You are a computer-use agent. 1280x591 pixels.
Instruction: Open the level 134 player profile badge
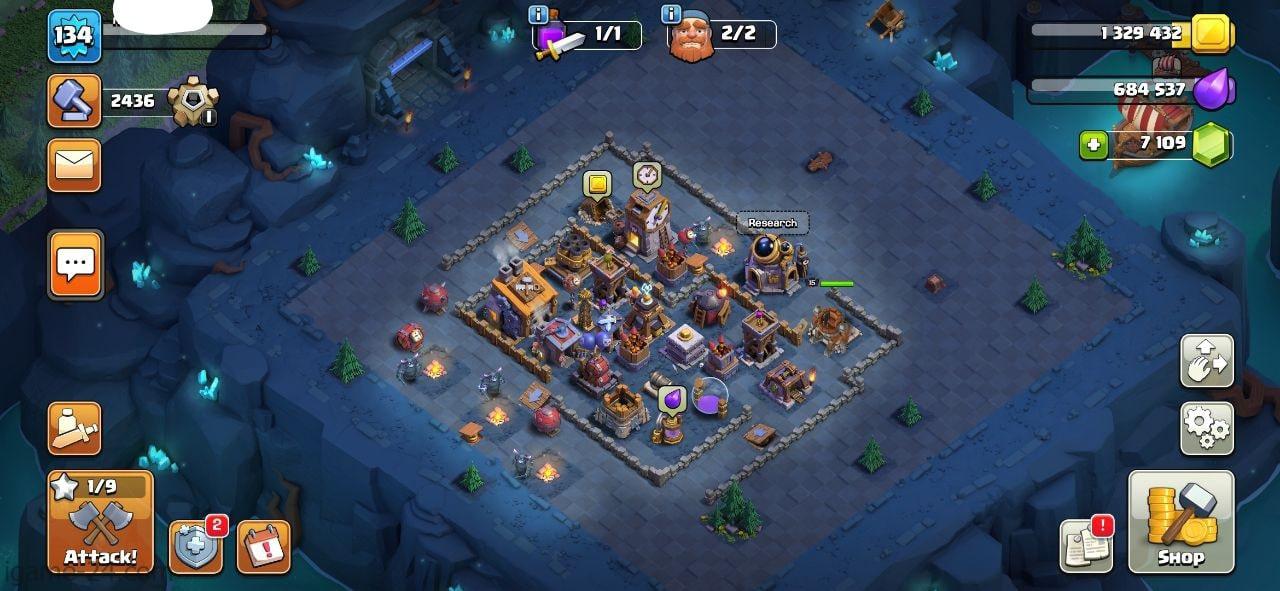(74, 36)
